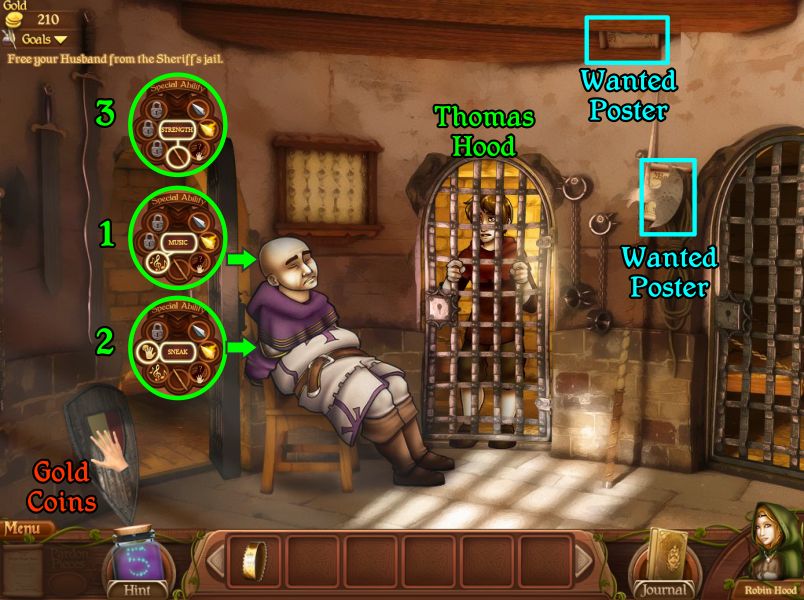The image size is (804, 600).
Task: Click the inventory left arrow
Action: 217,562
